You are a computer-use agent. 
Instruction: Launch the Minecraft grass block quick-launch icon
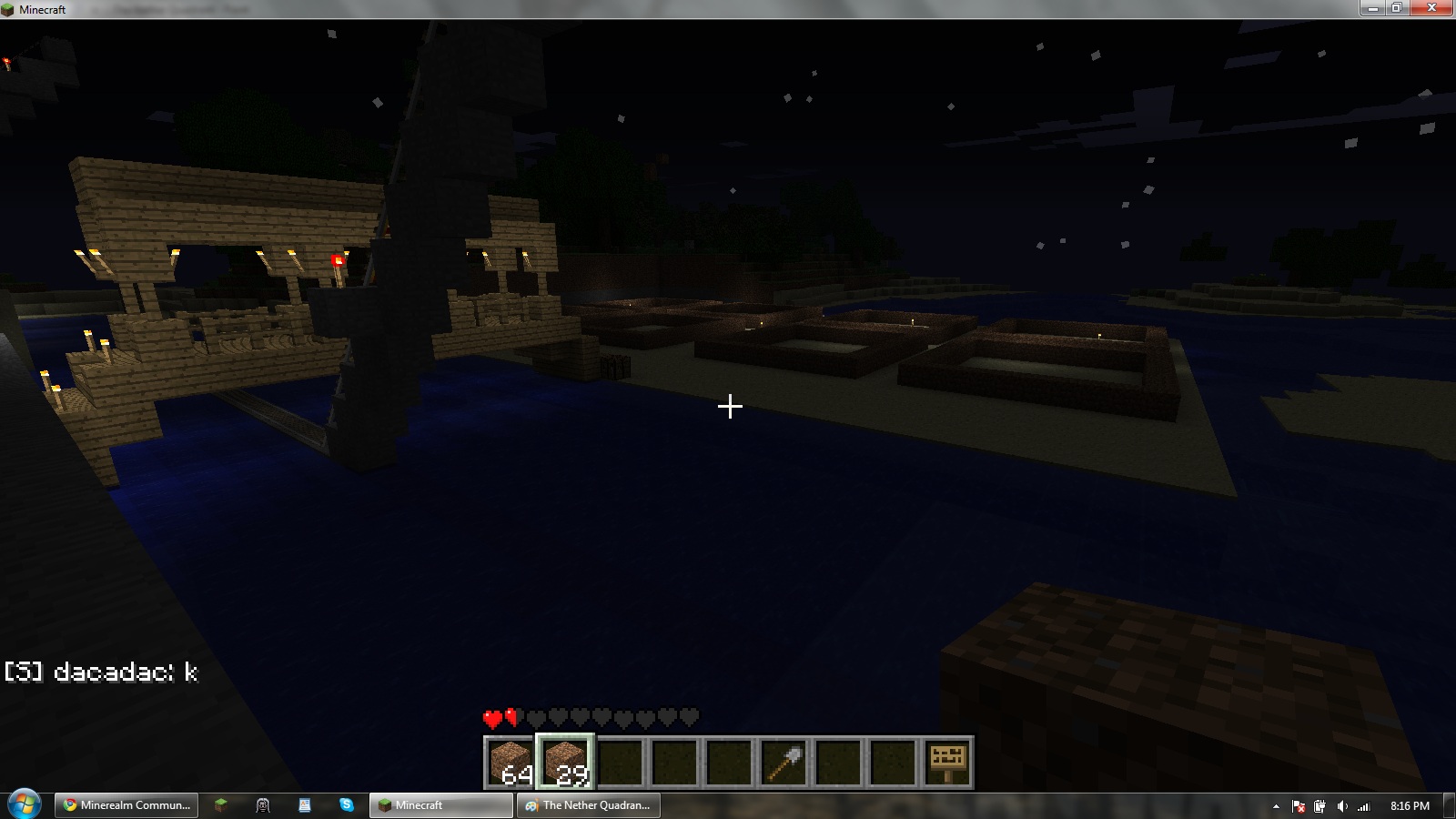point(221,805)
